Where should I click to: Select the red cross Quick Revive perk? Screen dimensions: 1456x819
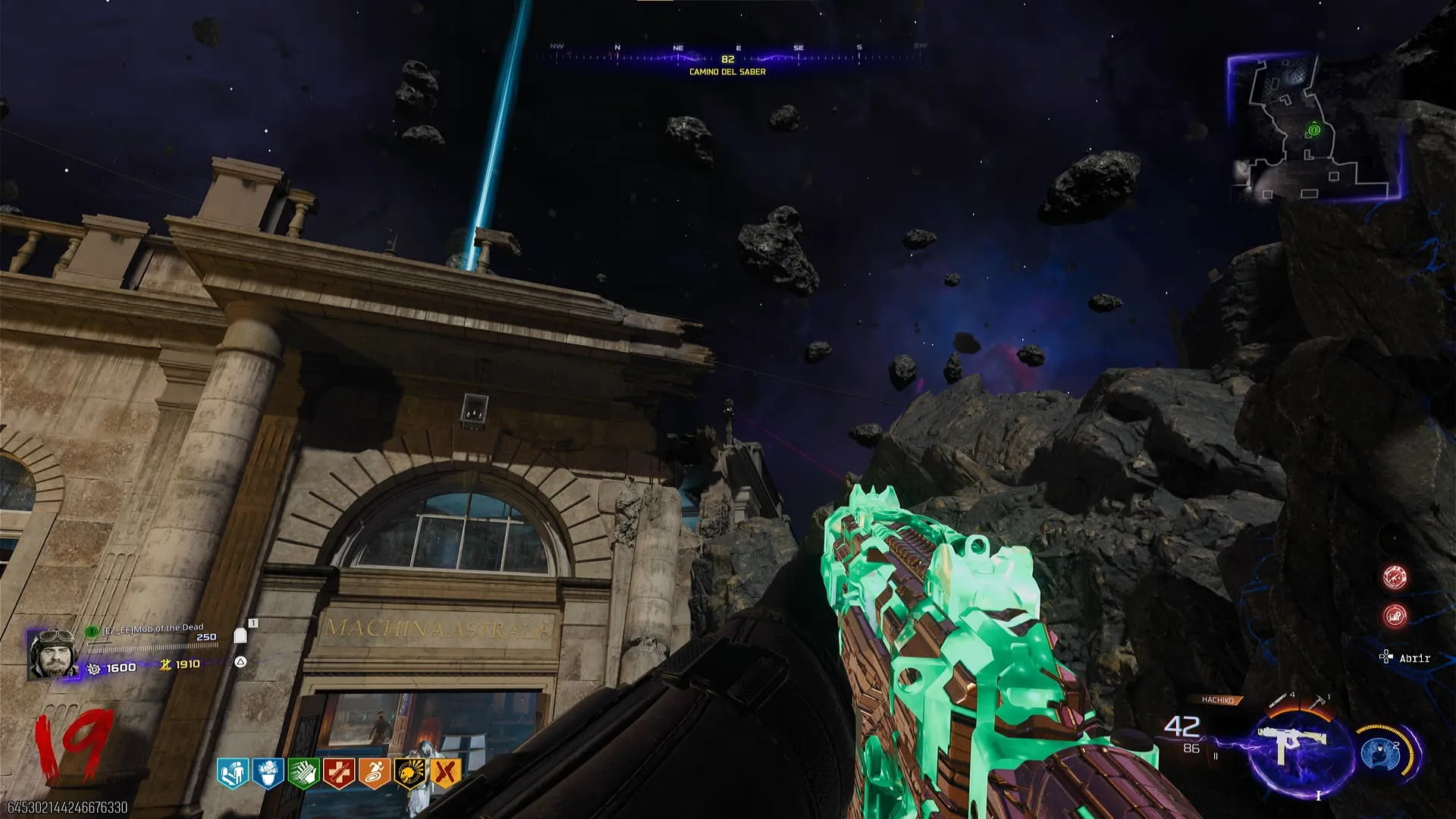pos(338,773)
